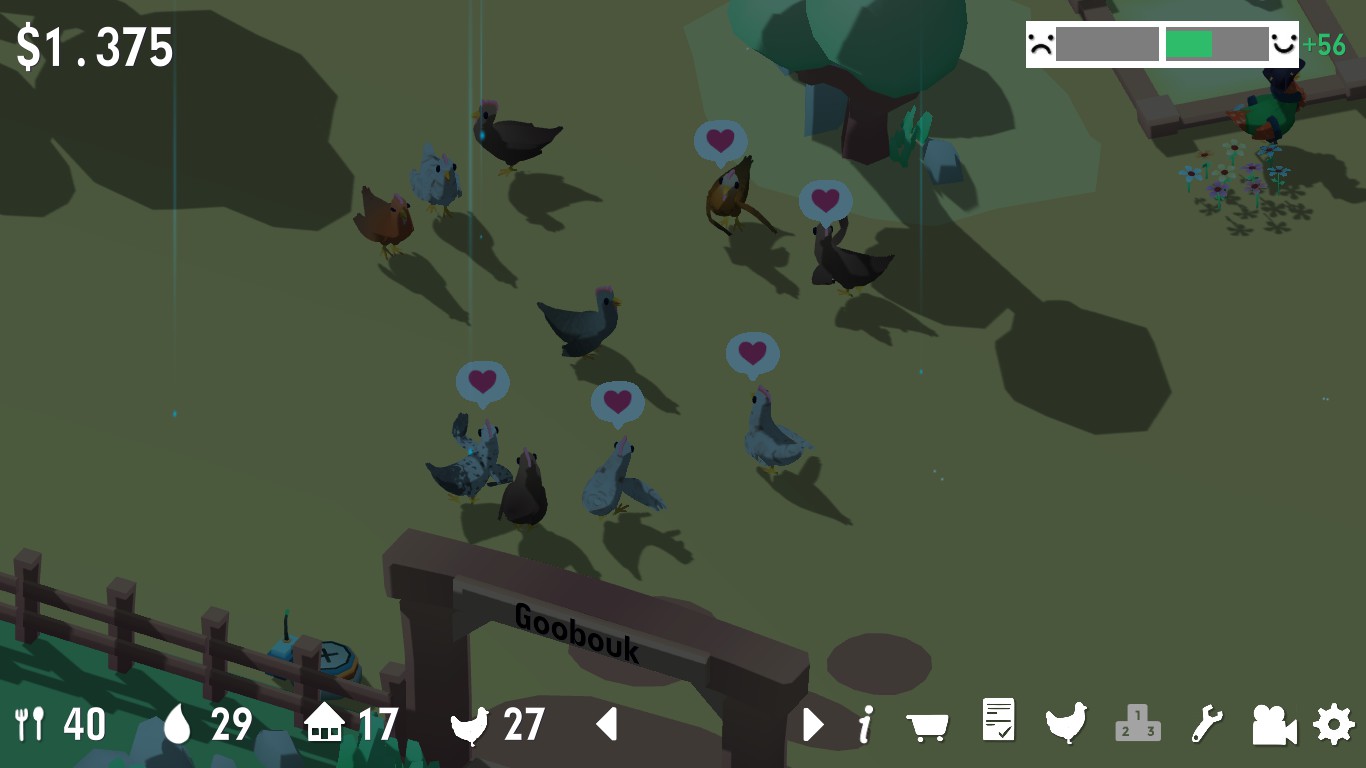1366x768 pixels.
Task: Toggle the video camera mode
Action: tap(1274, 724)
